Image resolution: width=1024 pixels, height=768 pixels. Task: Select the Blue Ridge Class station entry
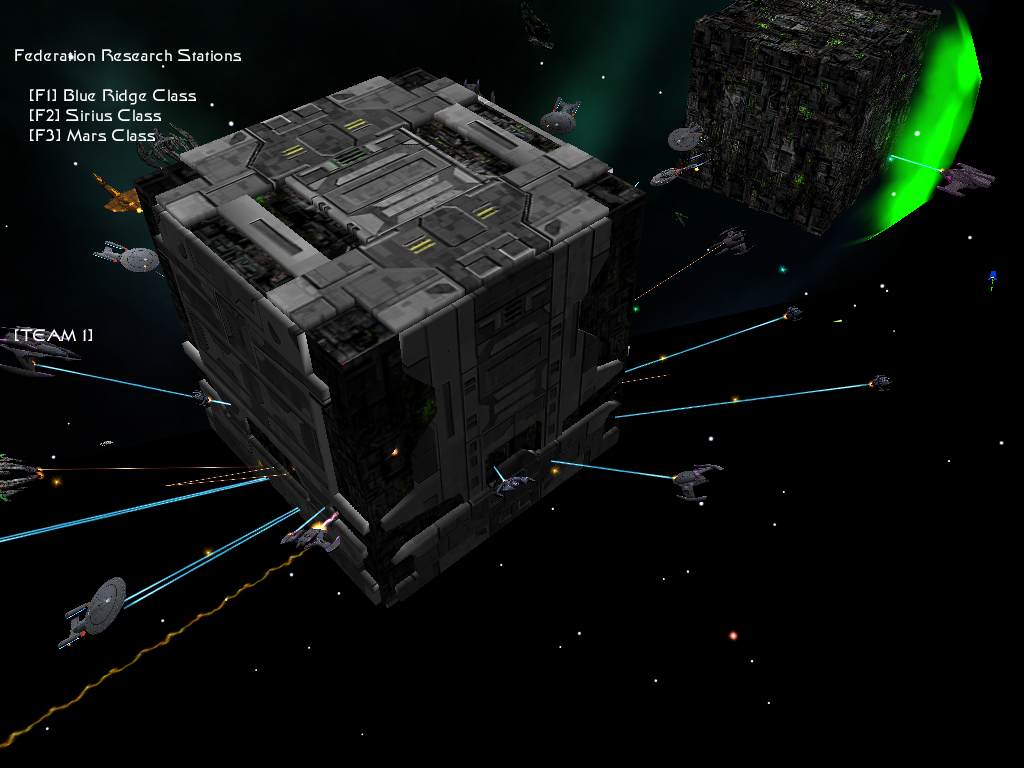[112, 96]
